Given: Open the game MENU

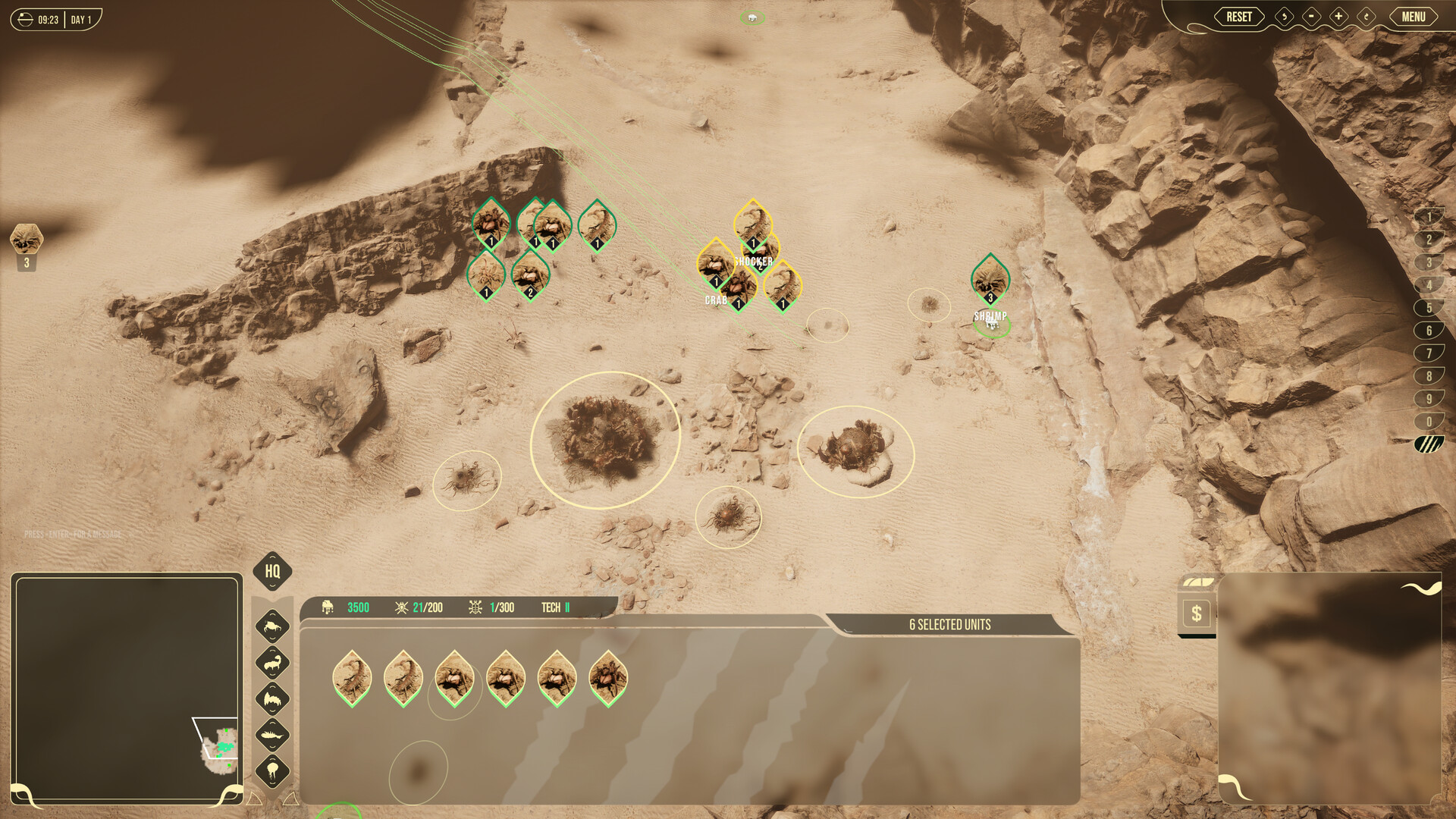Looking at the screenshot, I should pyautogui.click(x=1413, y=17).
